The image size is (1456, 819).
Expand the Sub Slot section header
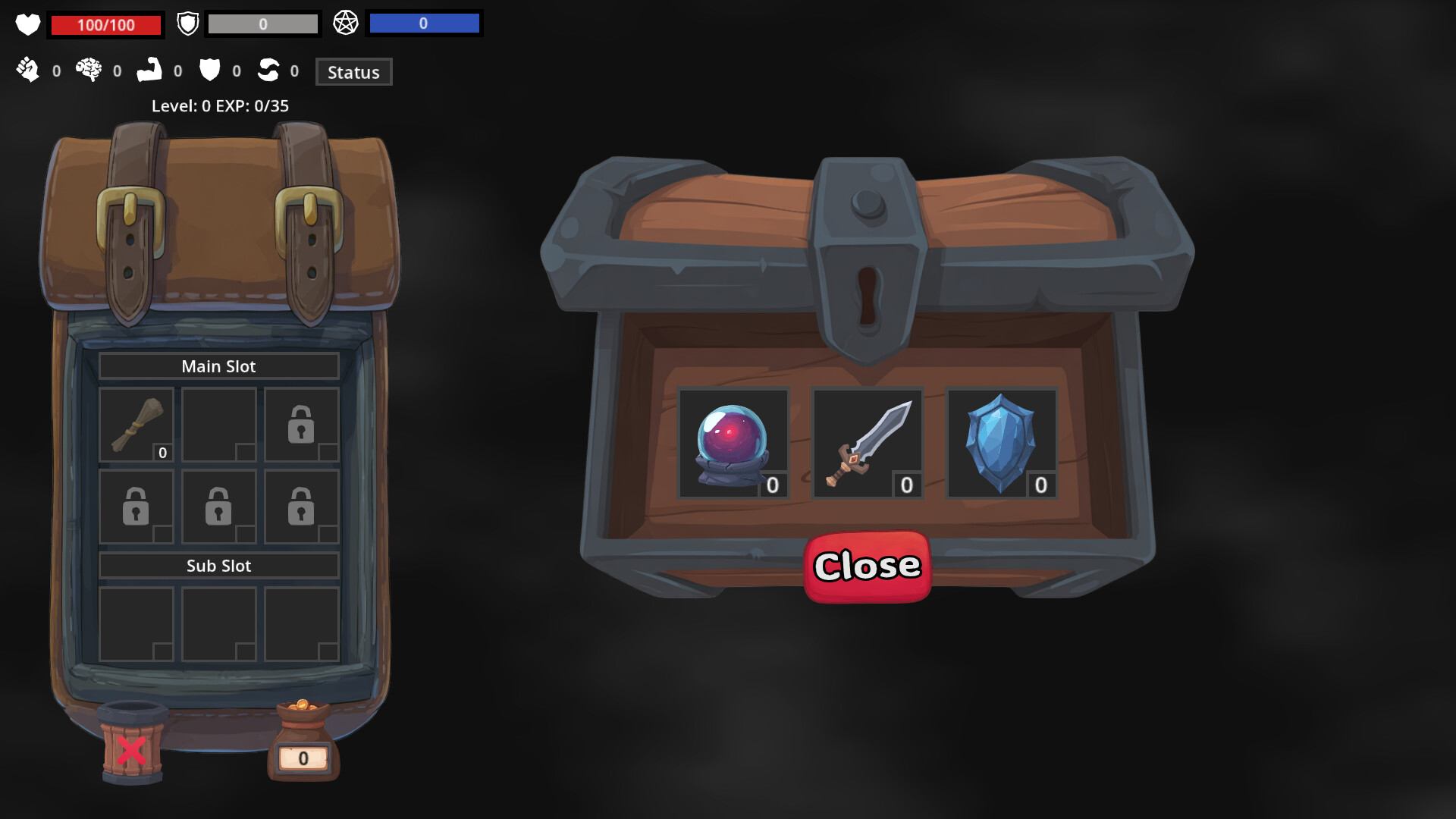pos(218,565)
